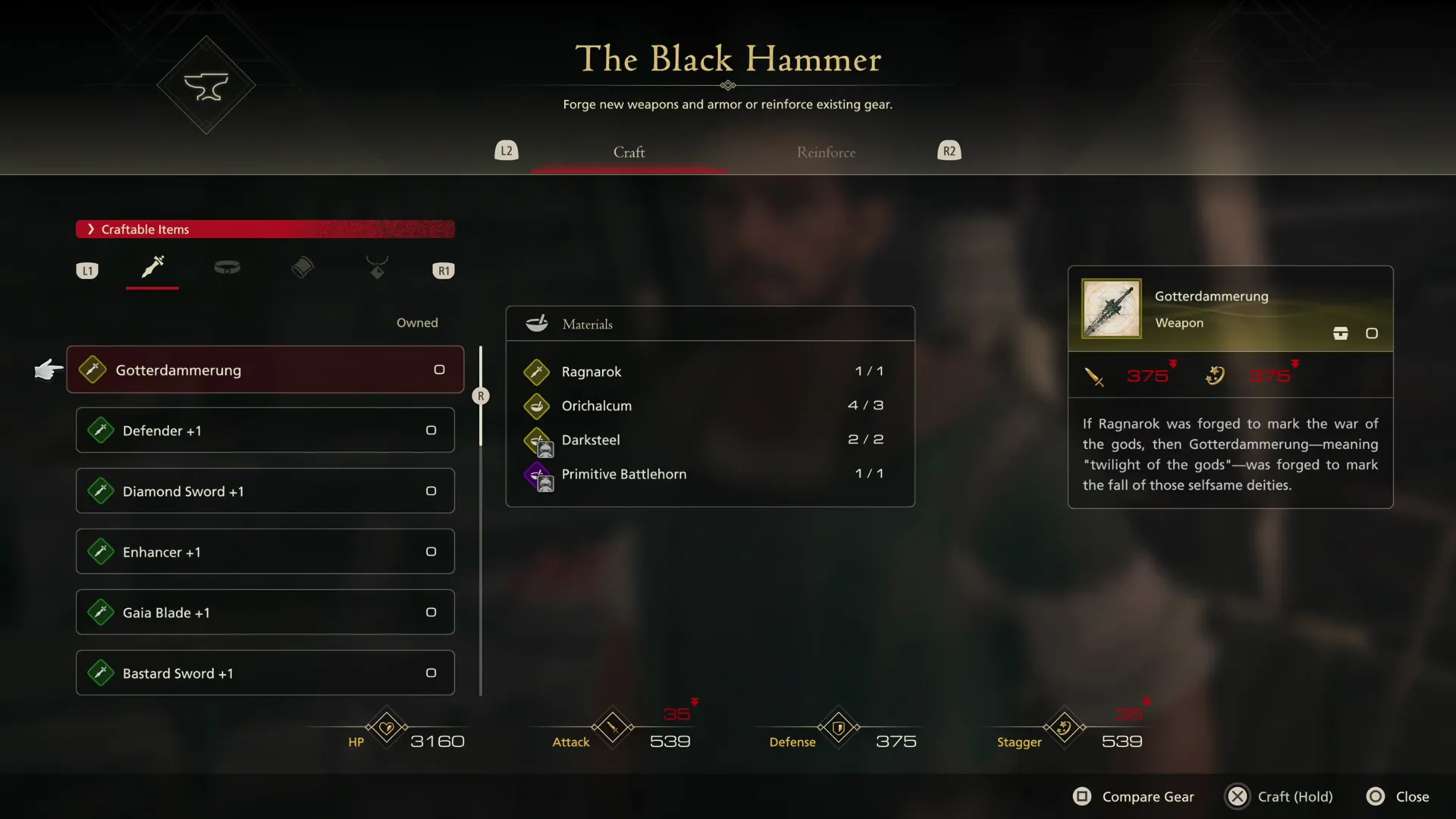Click the Ragnarok material icon
The image size is (1456, 819).
[537, 372]
